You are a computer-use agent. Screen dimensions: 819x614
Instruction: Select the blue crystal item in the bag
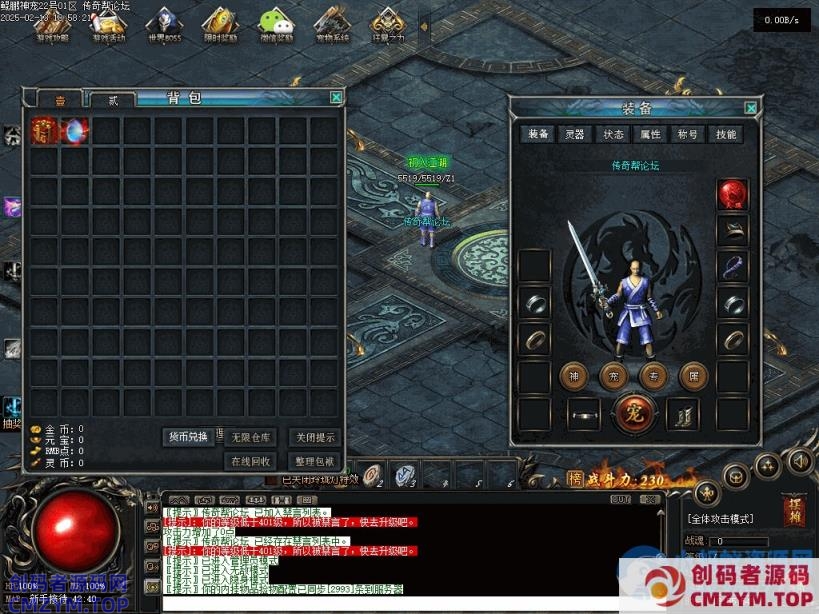point(75,130)
